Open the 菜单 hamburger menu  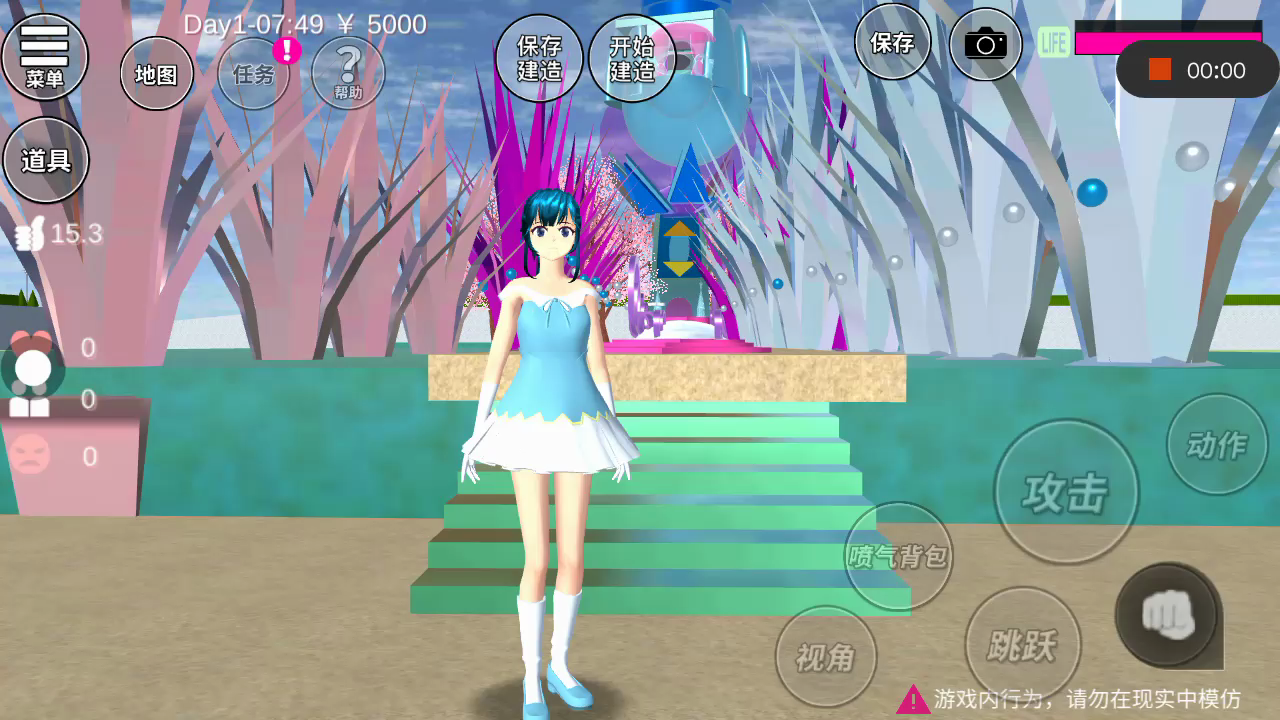[44, 56]
